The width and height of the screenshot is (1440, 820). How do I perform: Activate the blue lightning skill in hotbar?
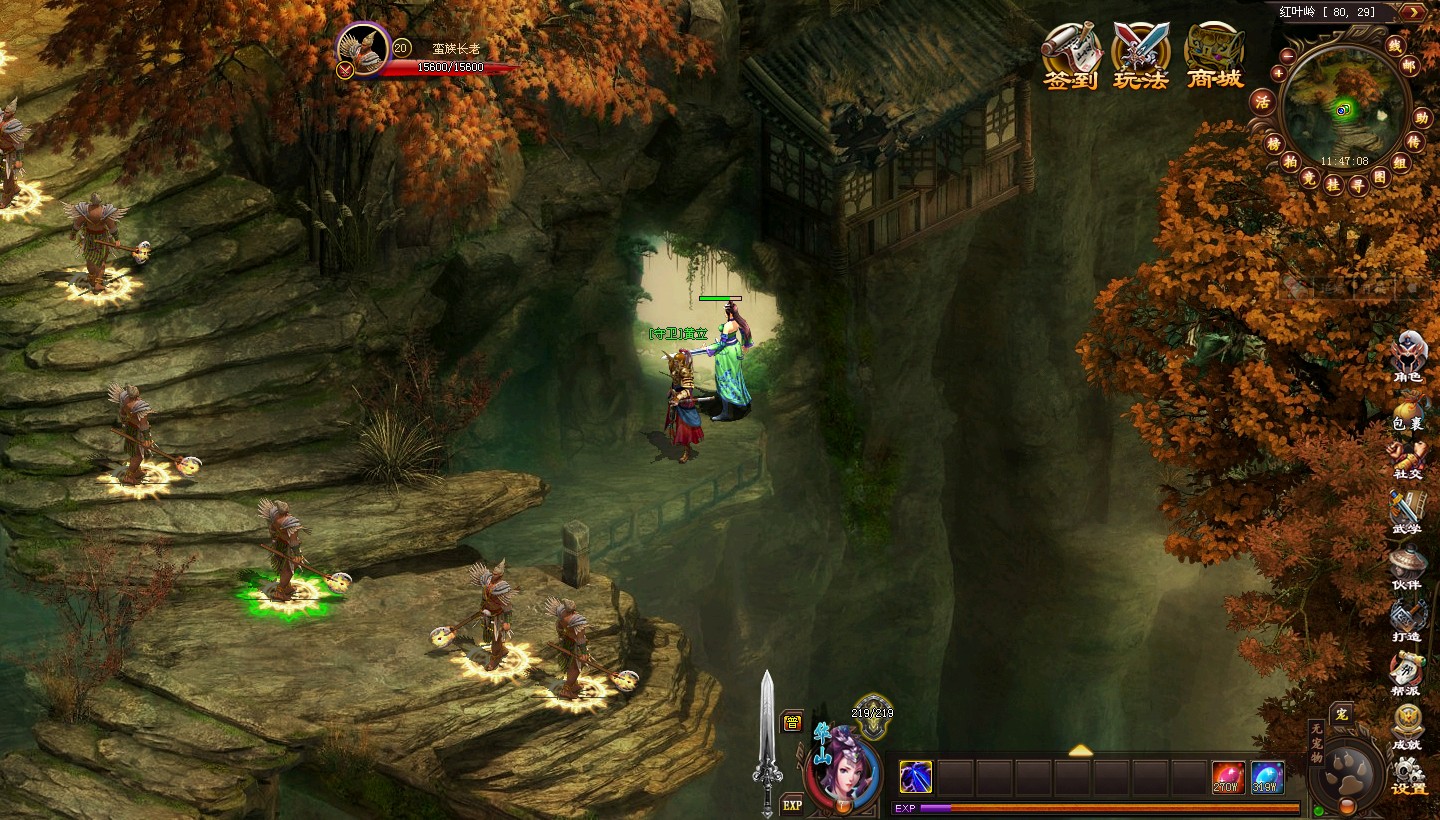[916, 777]
